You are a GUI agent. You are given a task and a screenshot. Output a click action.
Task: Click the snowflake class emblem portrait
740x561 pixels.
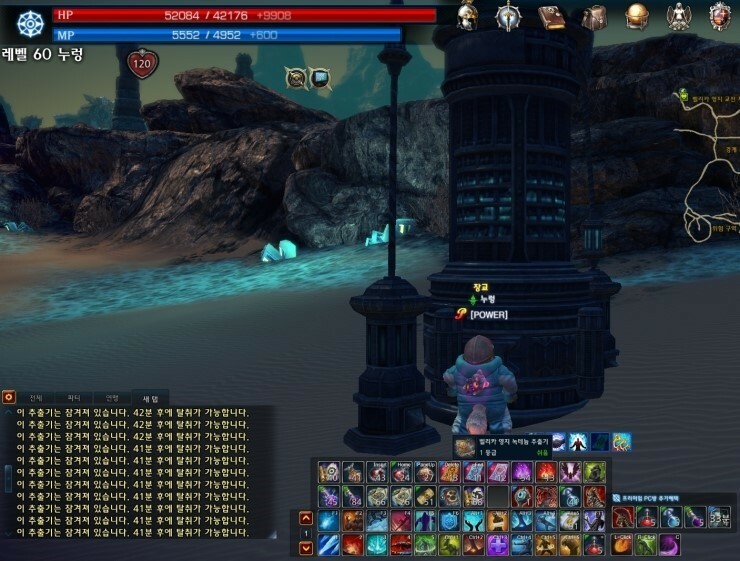tap(30, 24)
